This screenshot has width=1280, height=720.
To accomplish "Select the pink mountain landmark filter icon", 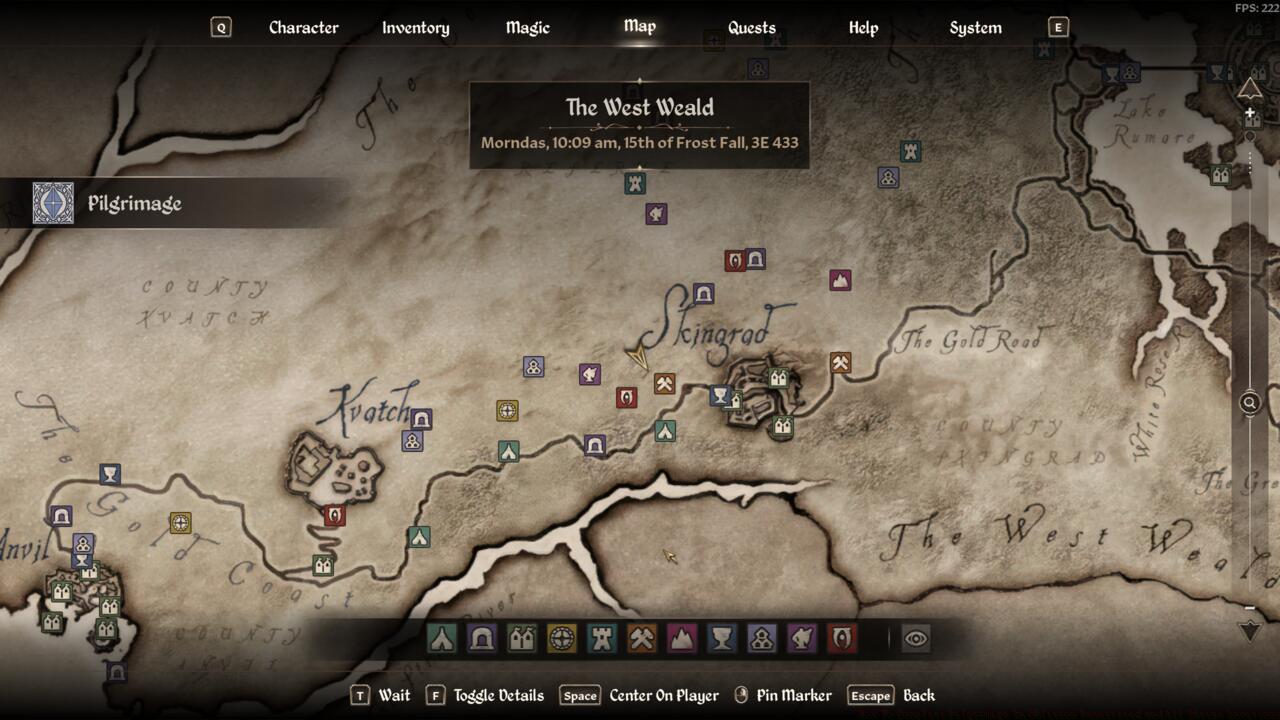I will (681, 637).
